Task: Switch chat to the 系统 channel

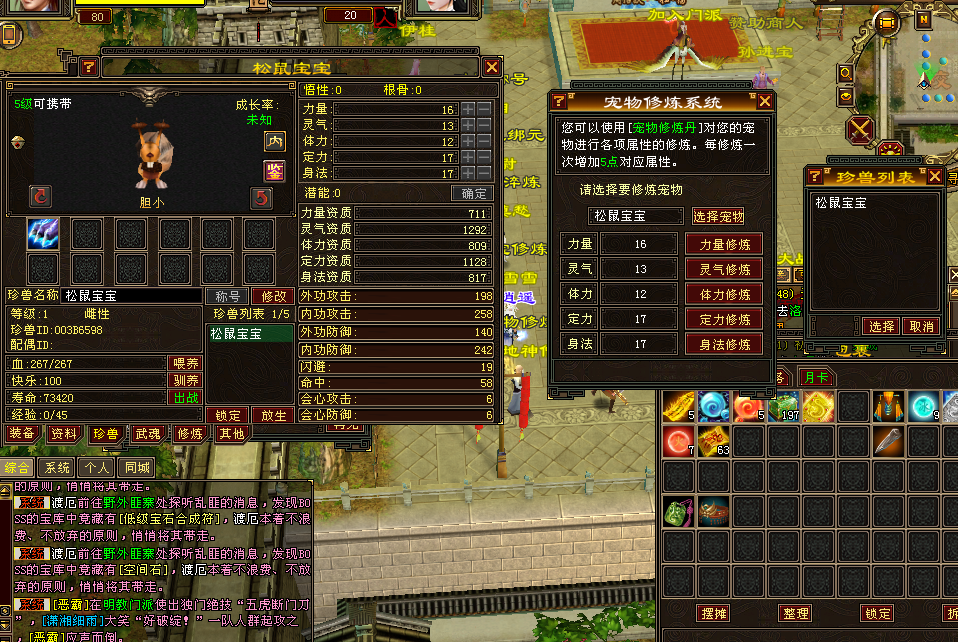Action: pos(57,468)
